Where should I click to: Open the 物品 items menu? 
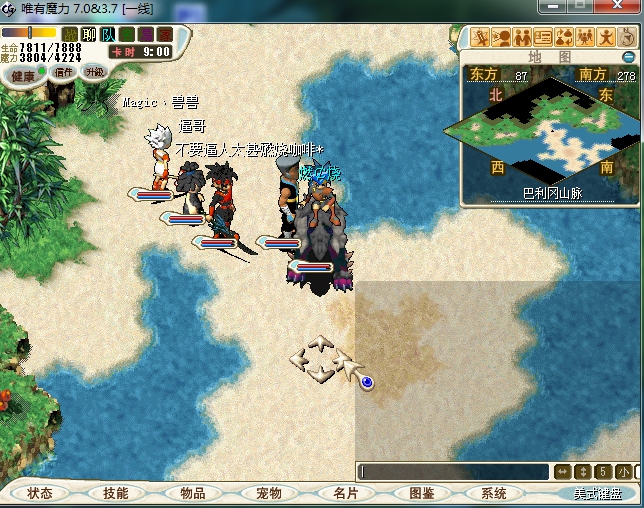pos(192,493)
